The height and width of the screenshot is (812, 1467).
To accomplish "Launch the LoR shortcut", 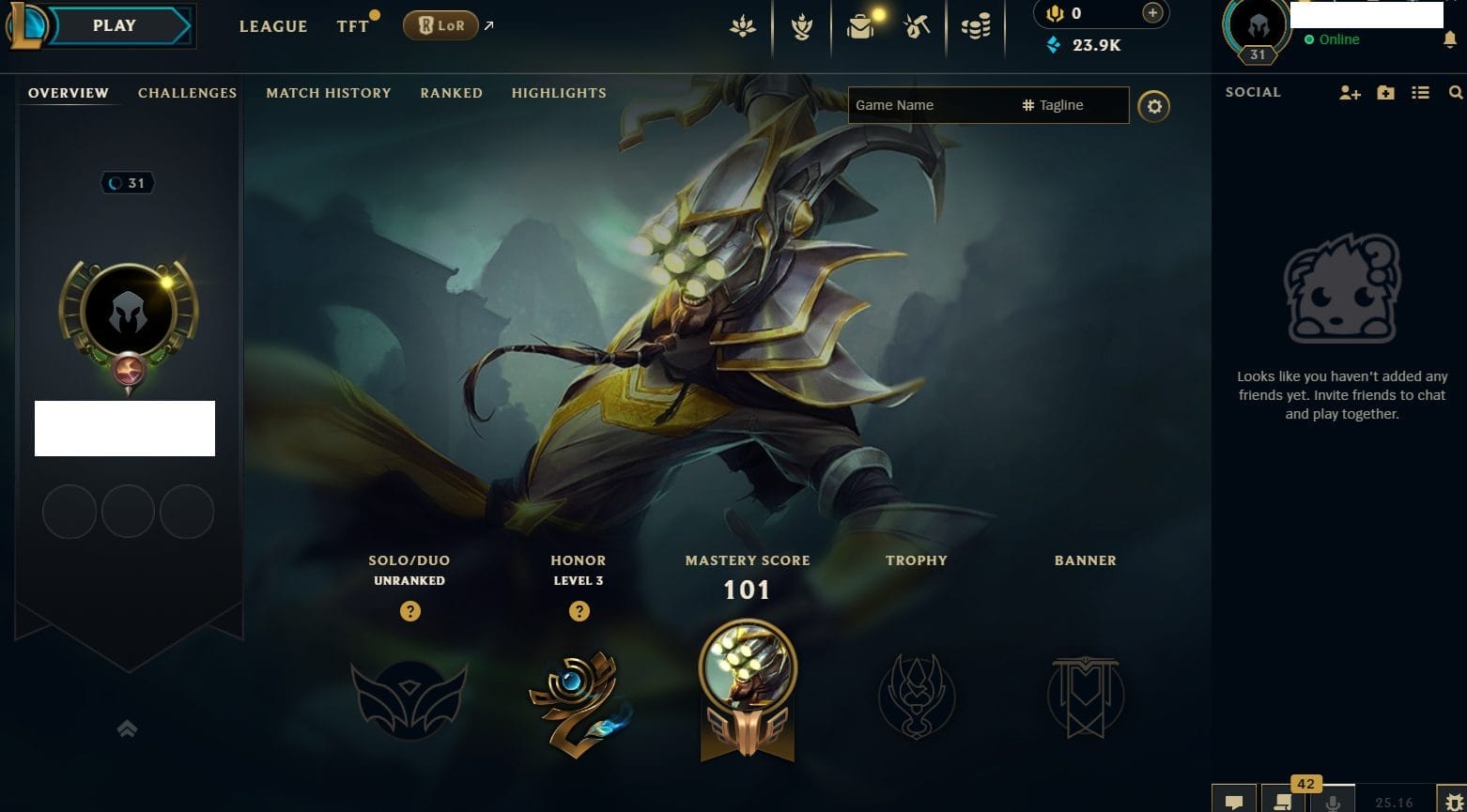I will [x=440, y=26].
